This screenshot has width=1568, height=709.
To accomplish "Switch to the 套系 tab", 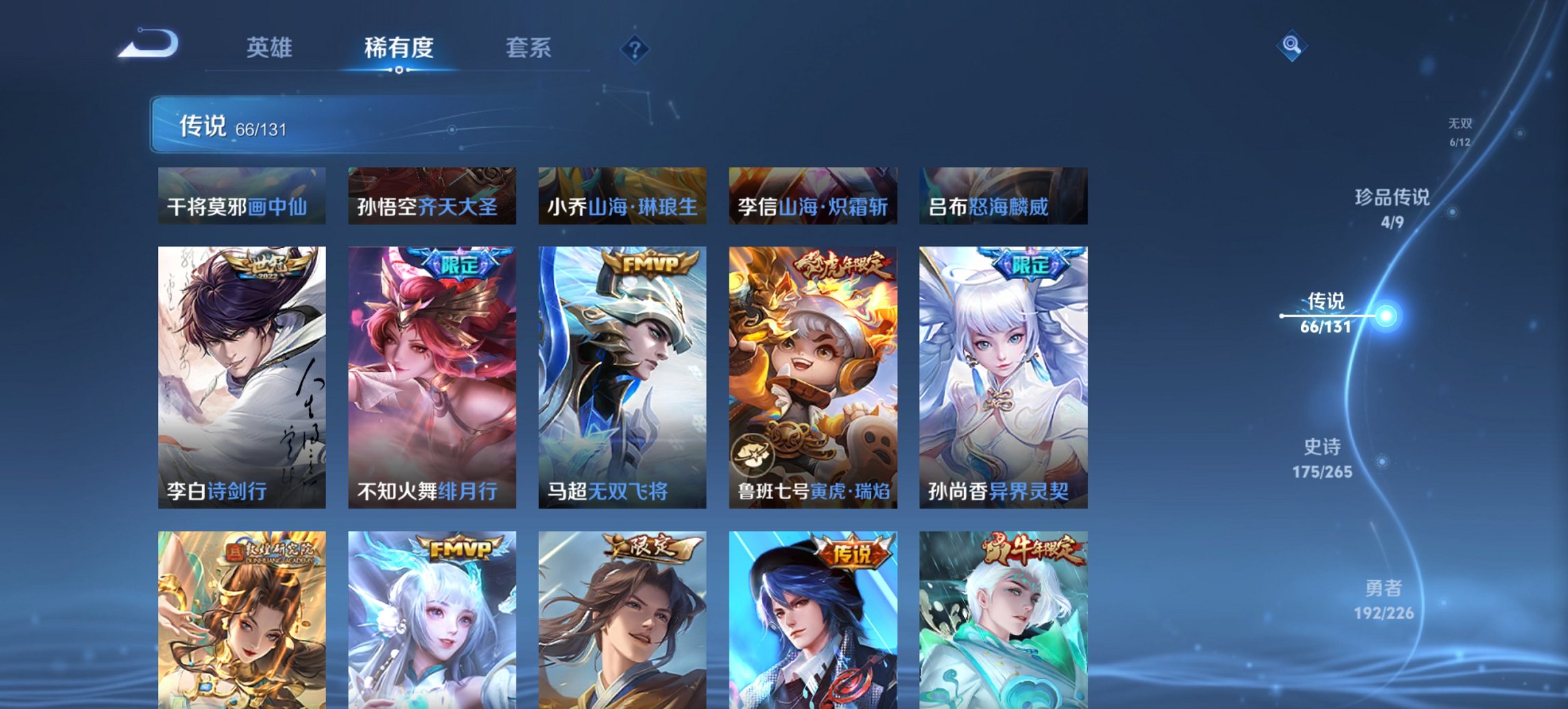I will coord(529,49).
